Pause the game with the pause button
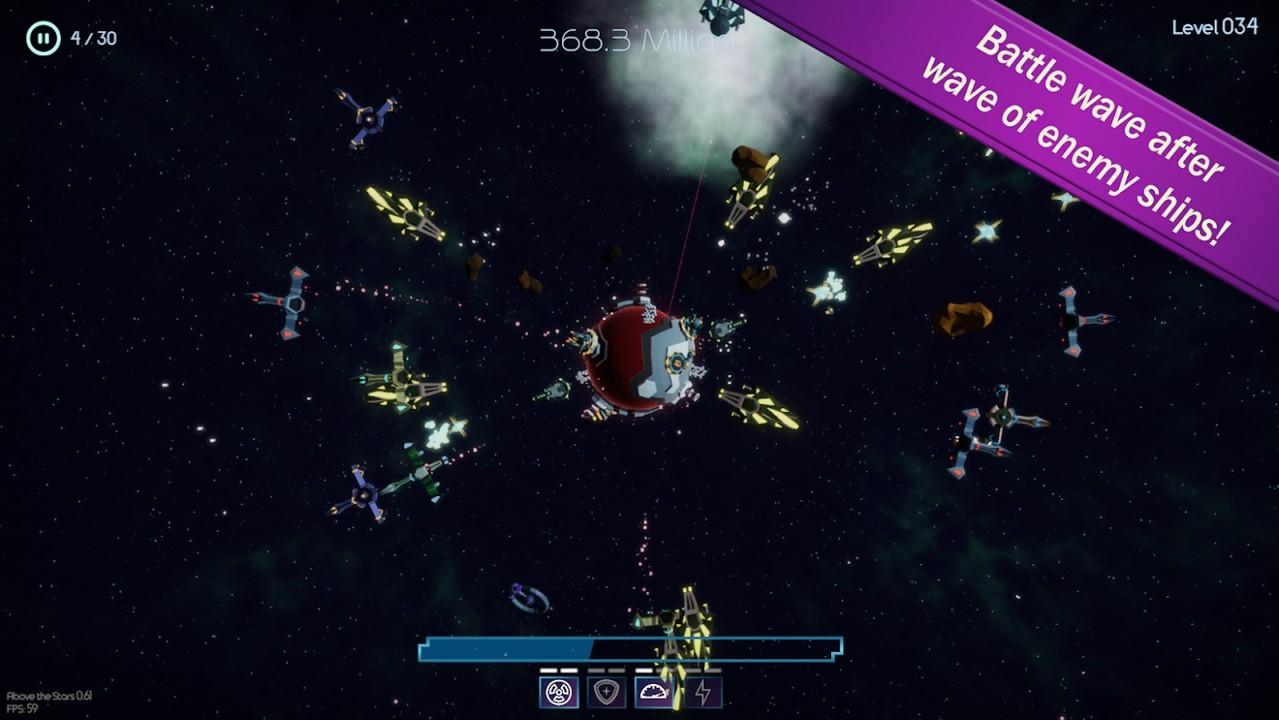The width and height of the screenshot is (1279, 720). click(43, 39)
